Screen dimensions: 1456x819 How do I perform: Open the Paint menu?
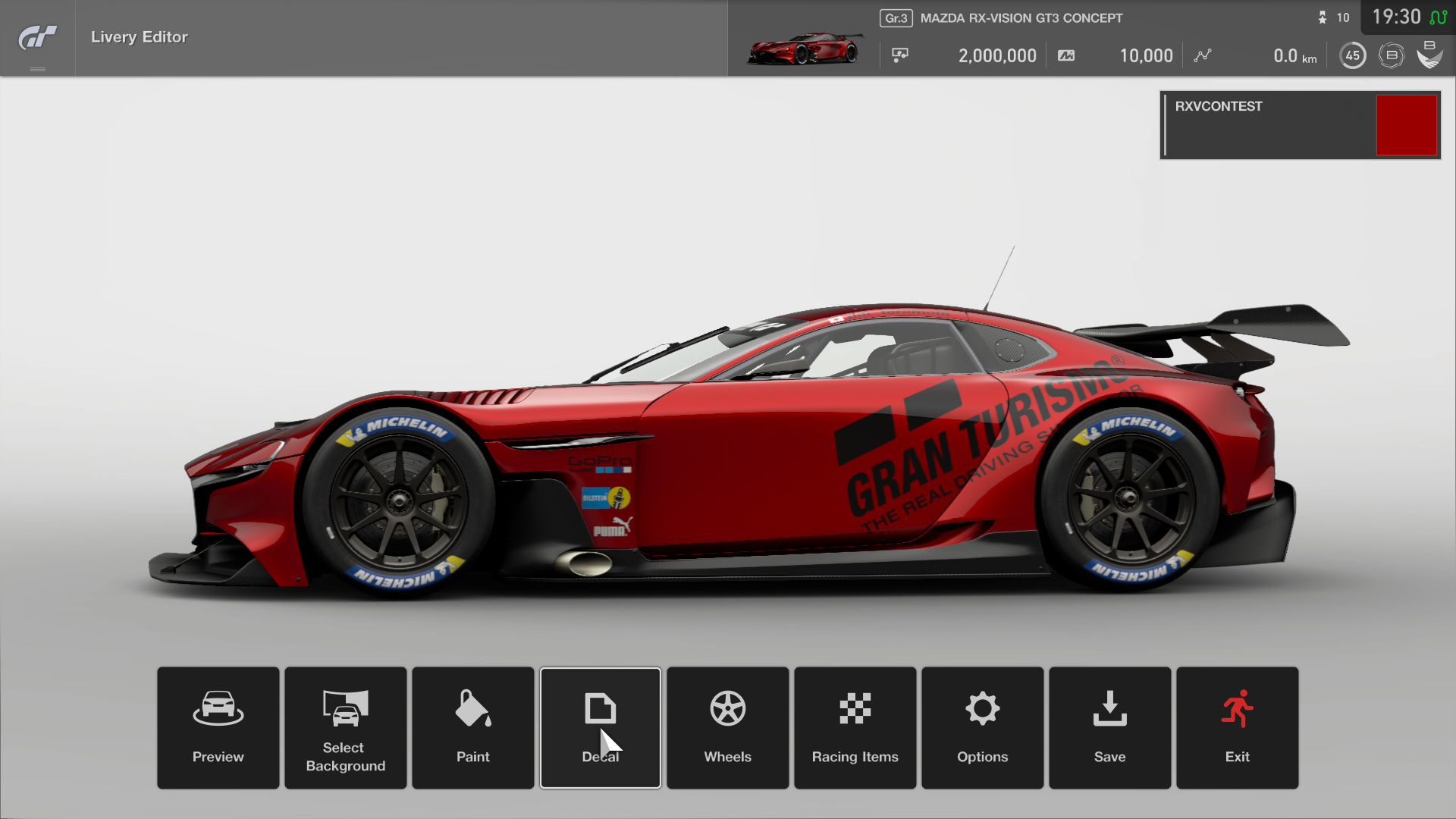(473, 727)
